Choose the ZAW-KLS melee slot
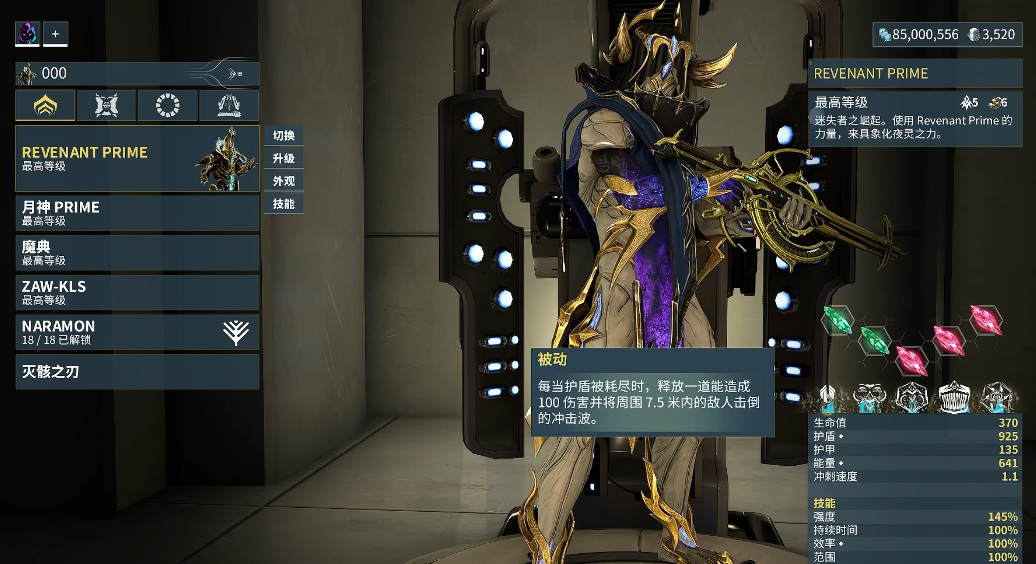The height and width of the screenshot is (564, 1036). pyautogui.click(x=137, y=292)
